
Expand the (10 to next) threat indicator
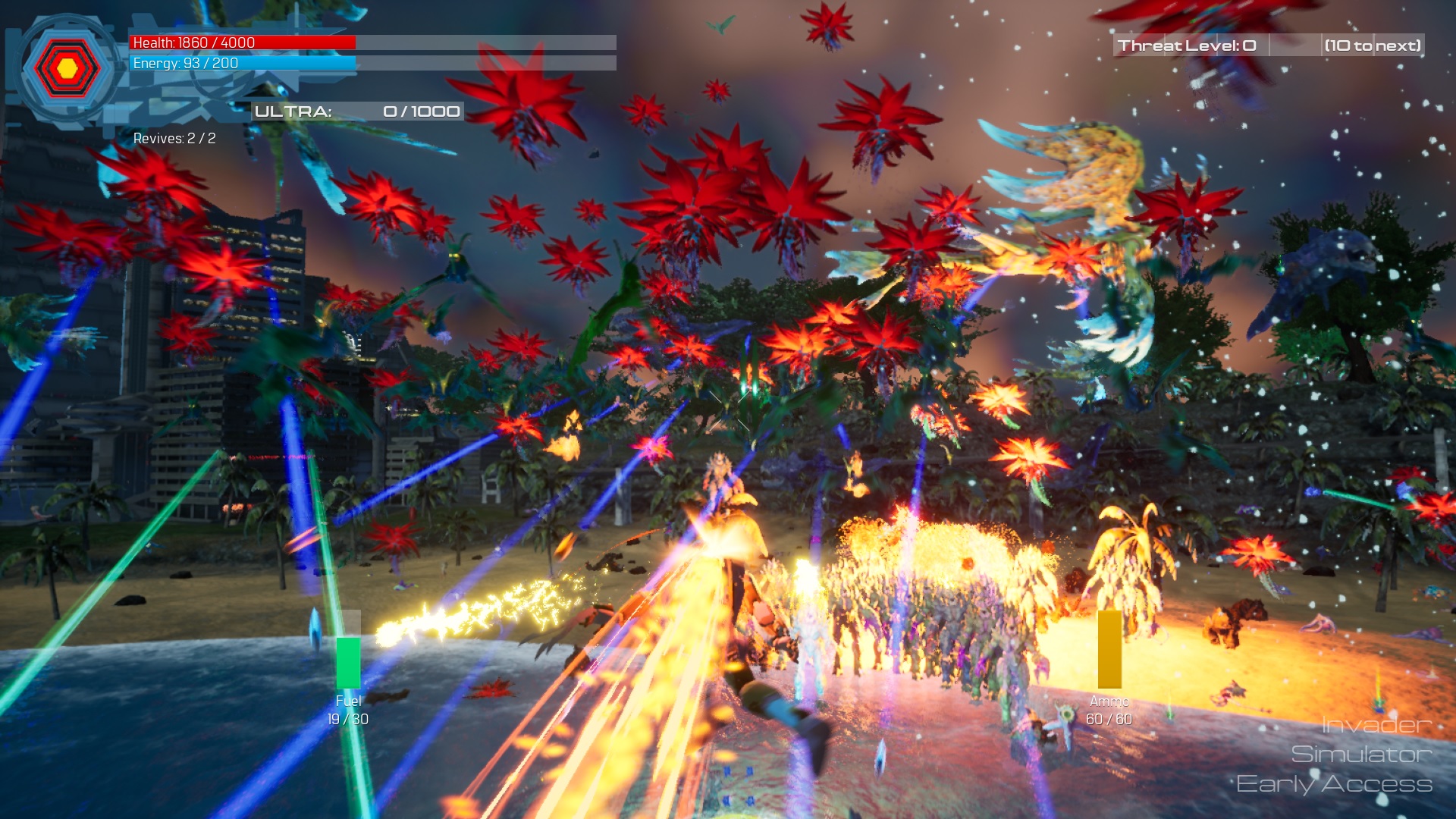pyautogui.click(x=1373, y=44)
